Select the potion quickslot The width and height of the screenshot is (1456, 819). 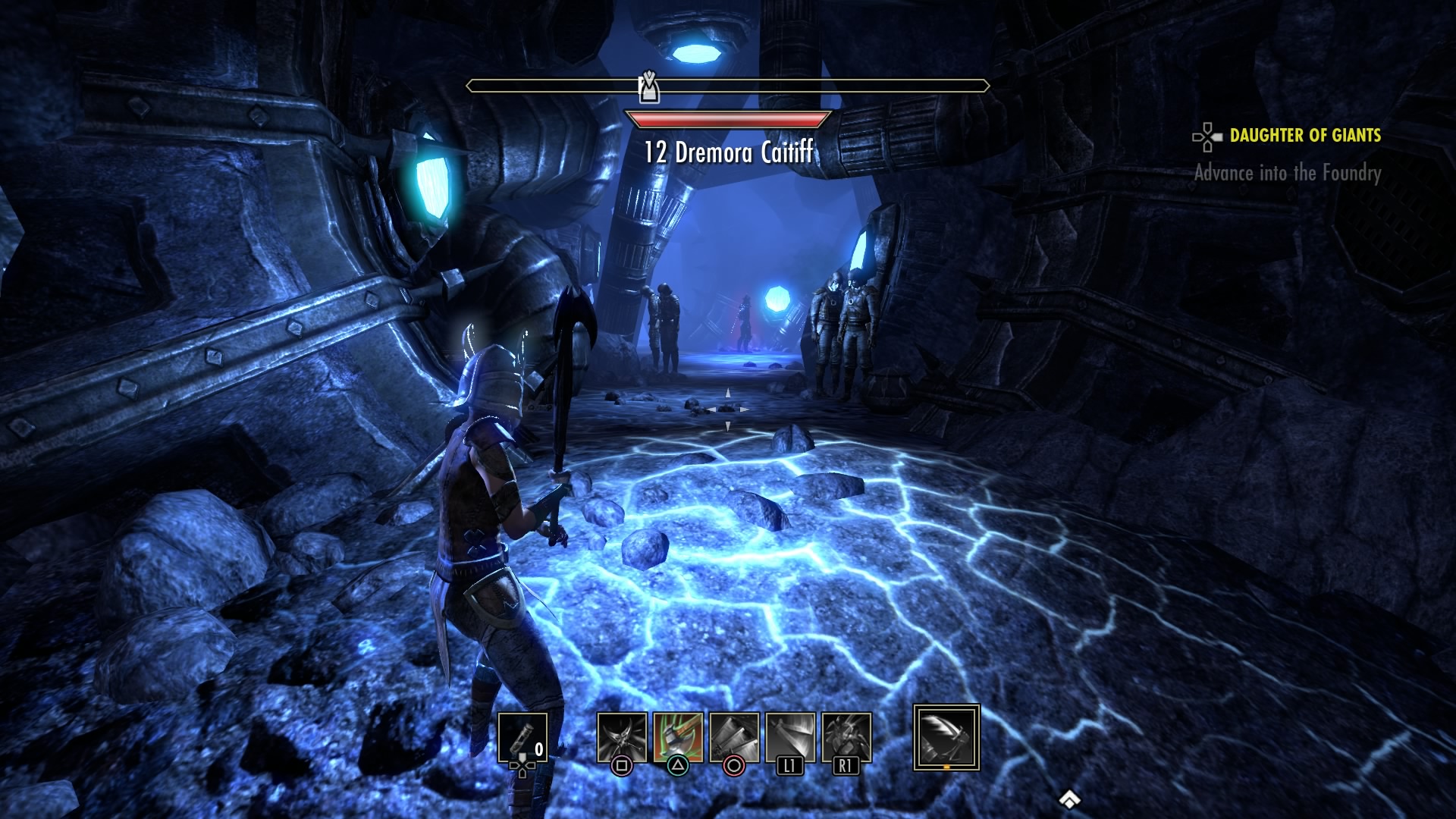[x=522, y=737]
